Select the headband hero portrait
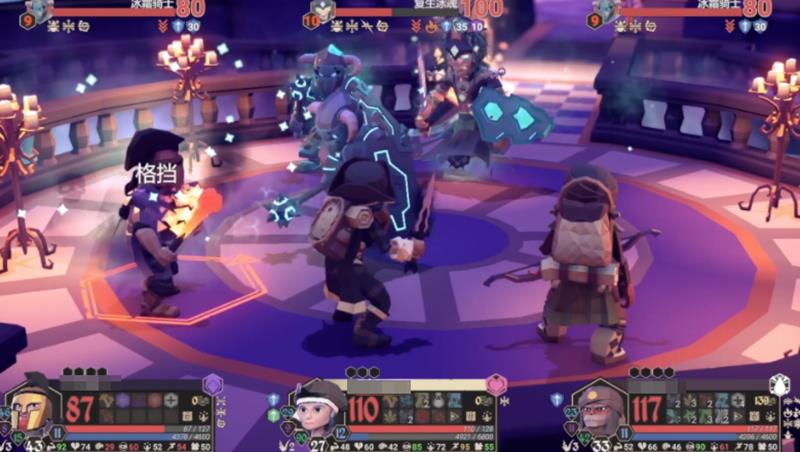This screenshot has height=452, width=800. click(316, 410)
